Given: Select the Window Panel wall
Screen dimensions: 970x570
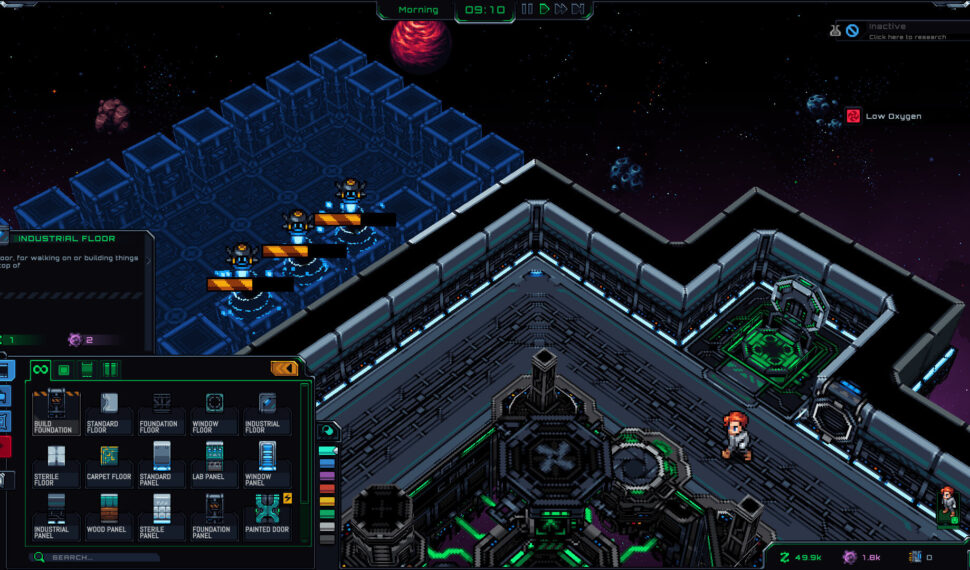Looking at the screenshot, I should [266, 460].
